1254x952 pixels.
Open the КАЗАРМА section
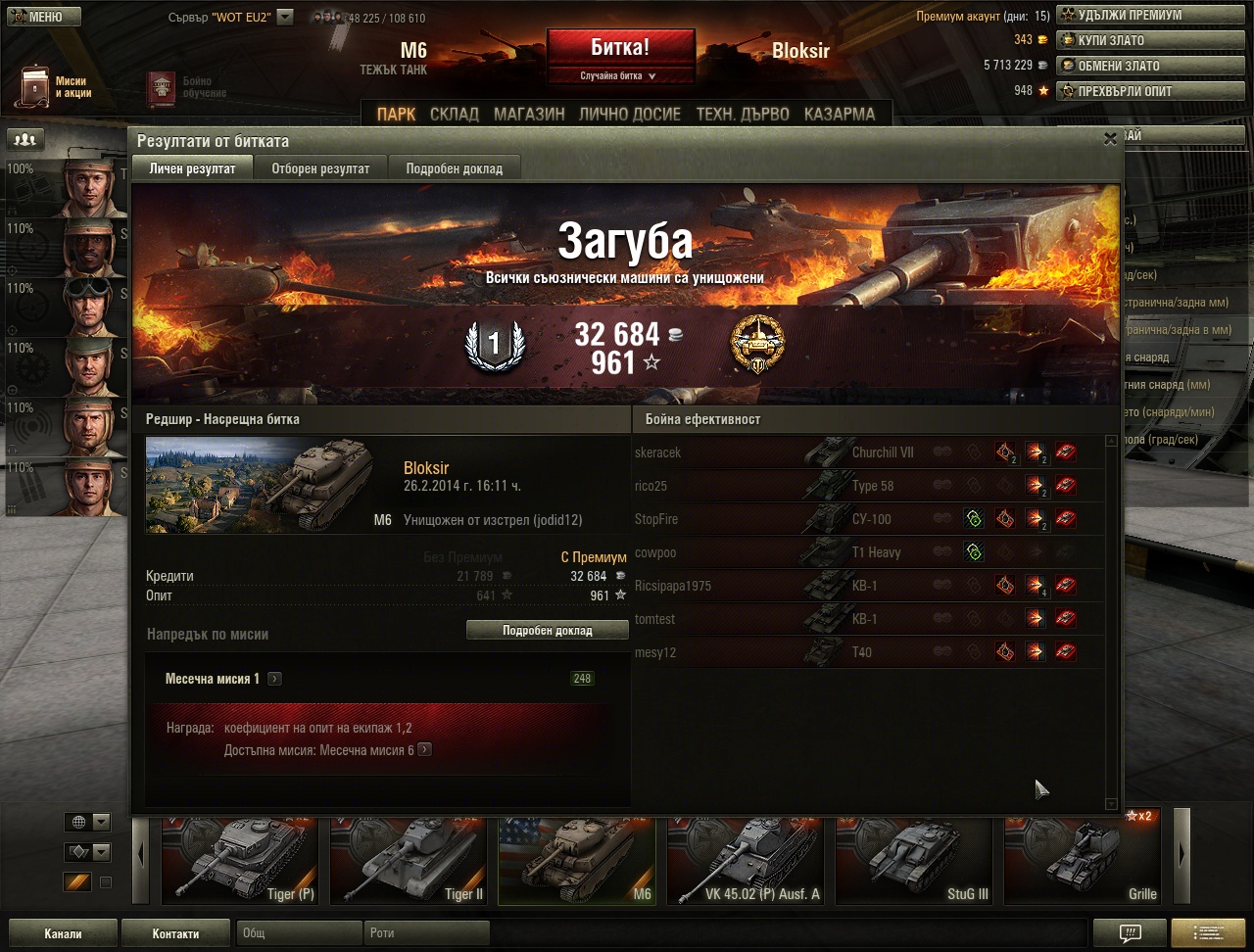click(839, 114)
